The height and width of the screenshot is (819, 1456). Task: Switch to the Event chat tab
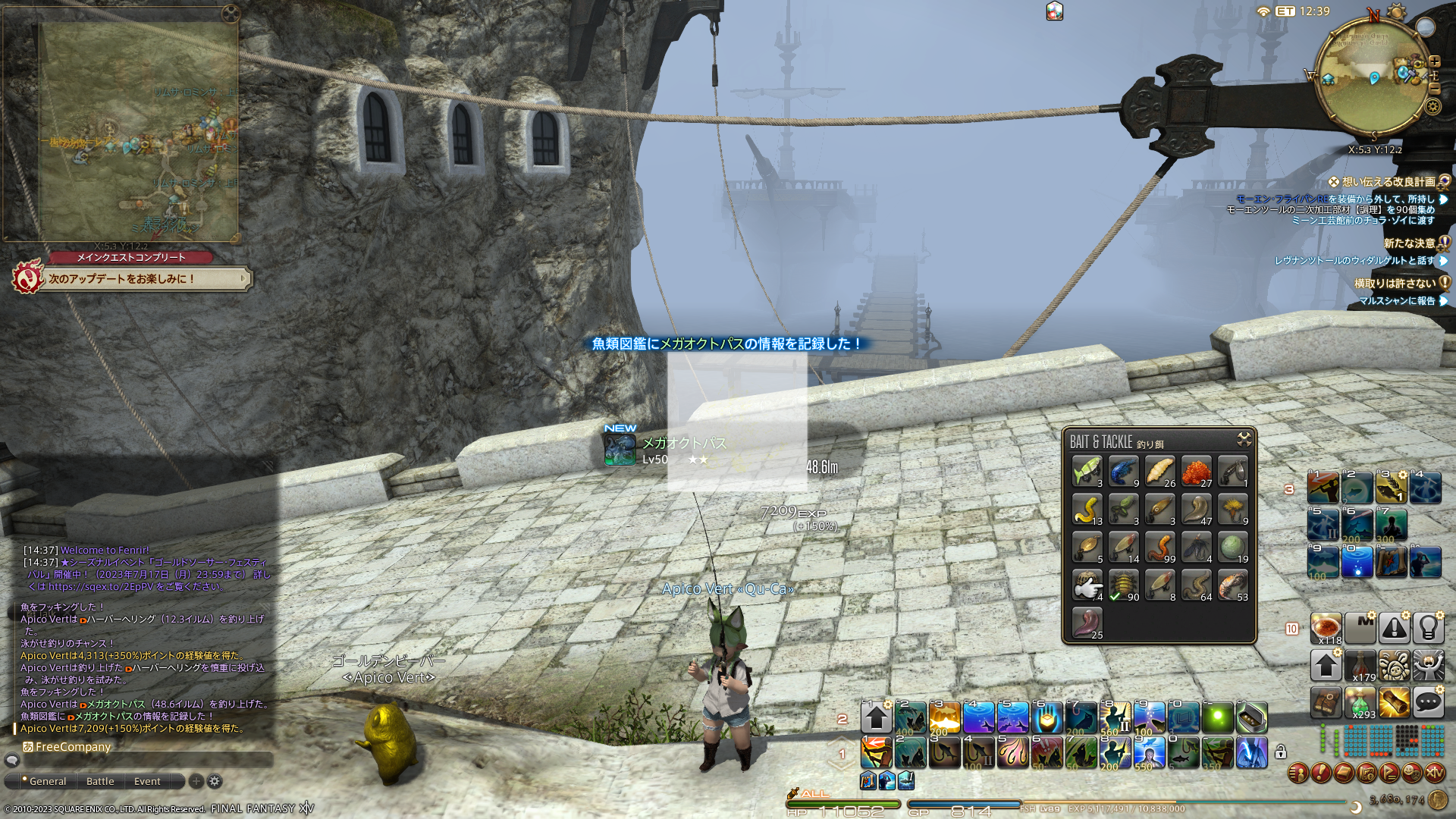(x=147, y=781)
